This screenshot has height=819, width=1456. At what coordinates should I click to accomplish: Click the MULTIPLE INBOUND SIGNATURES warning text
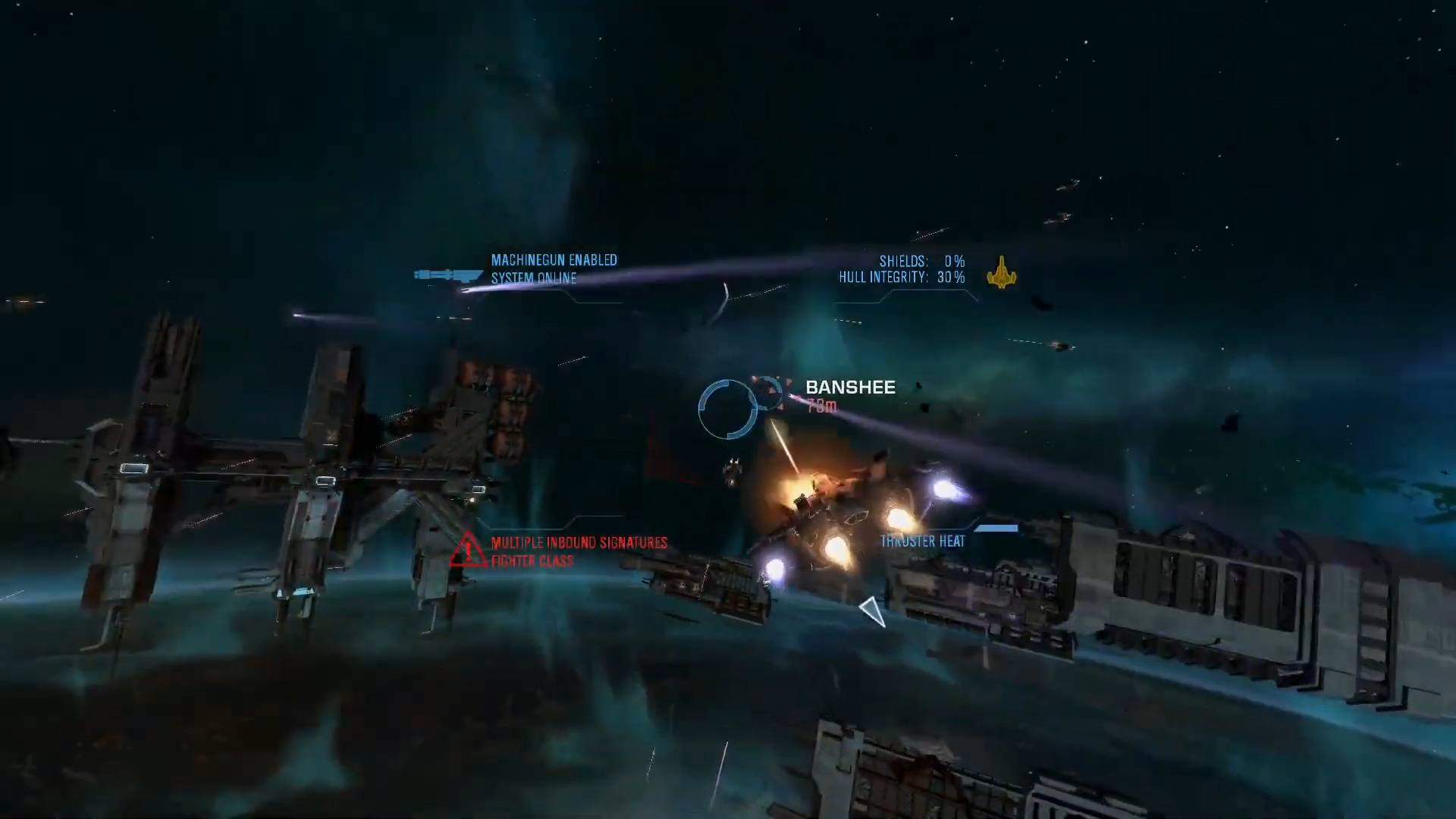click(580, 542)
